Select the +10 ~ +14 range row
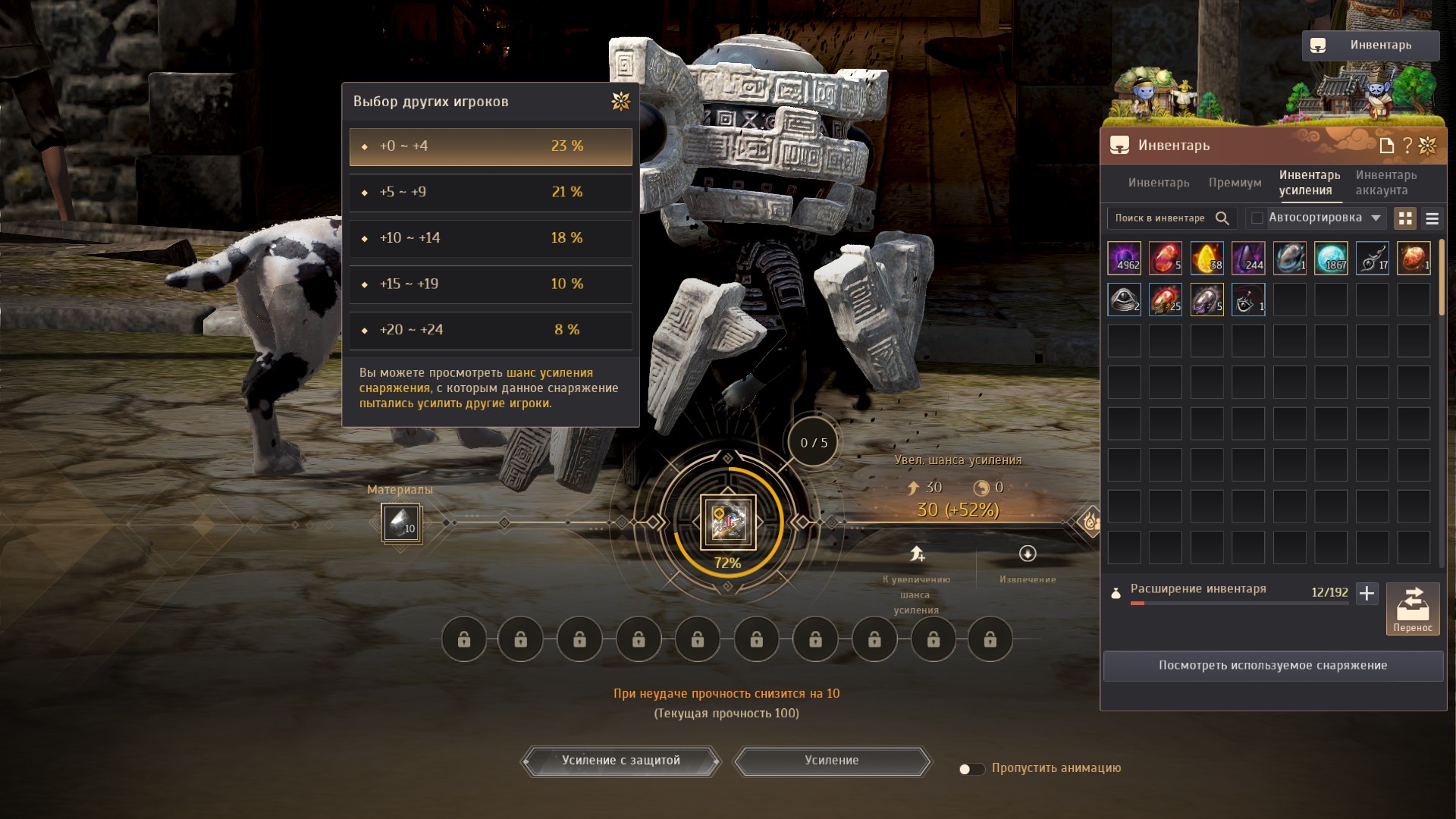 tap(491, 238)
